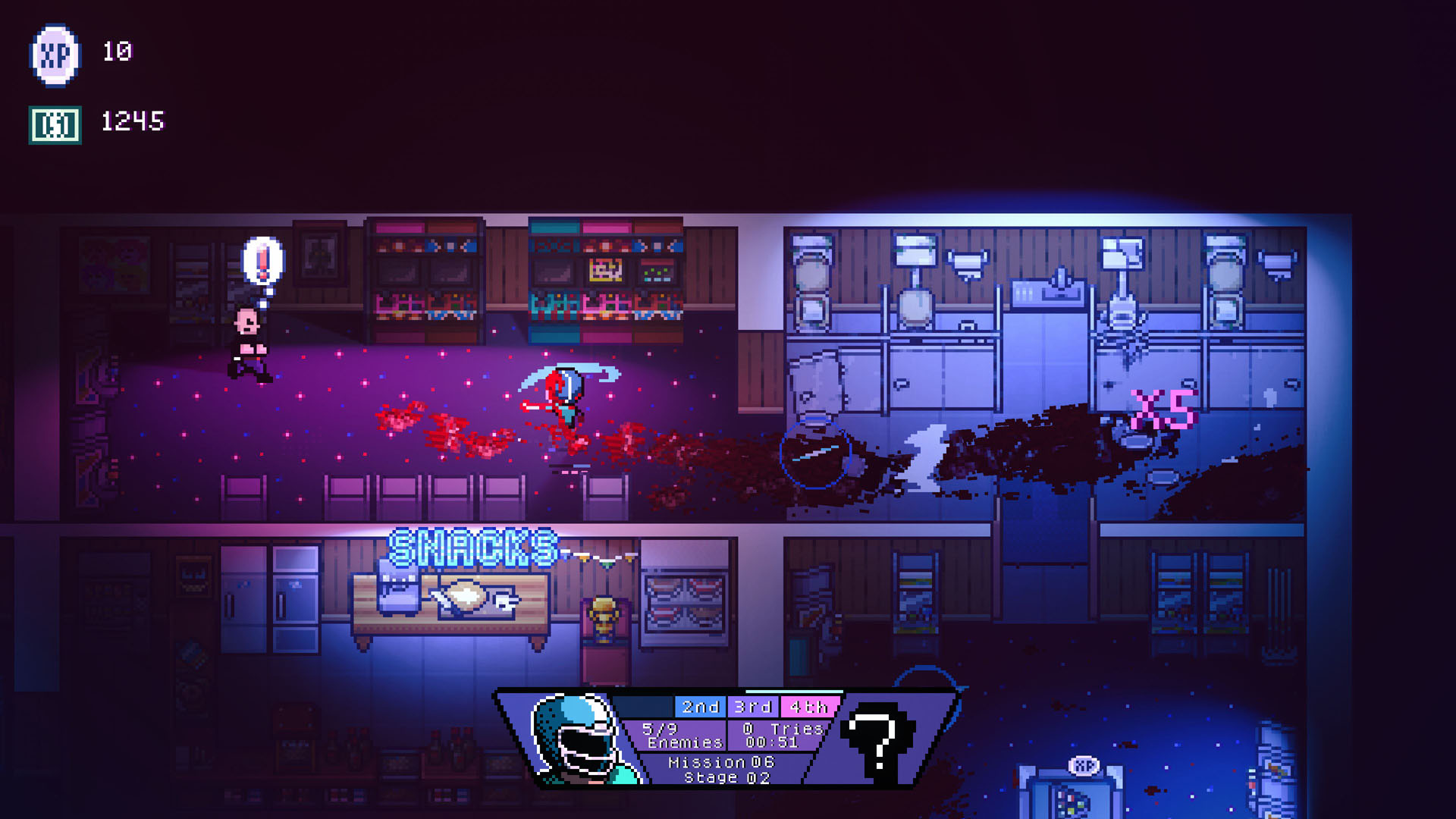Toggle the 3rd rank marker
The image size is (1456, 819).
(755, 707)
